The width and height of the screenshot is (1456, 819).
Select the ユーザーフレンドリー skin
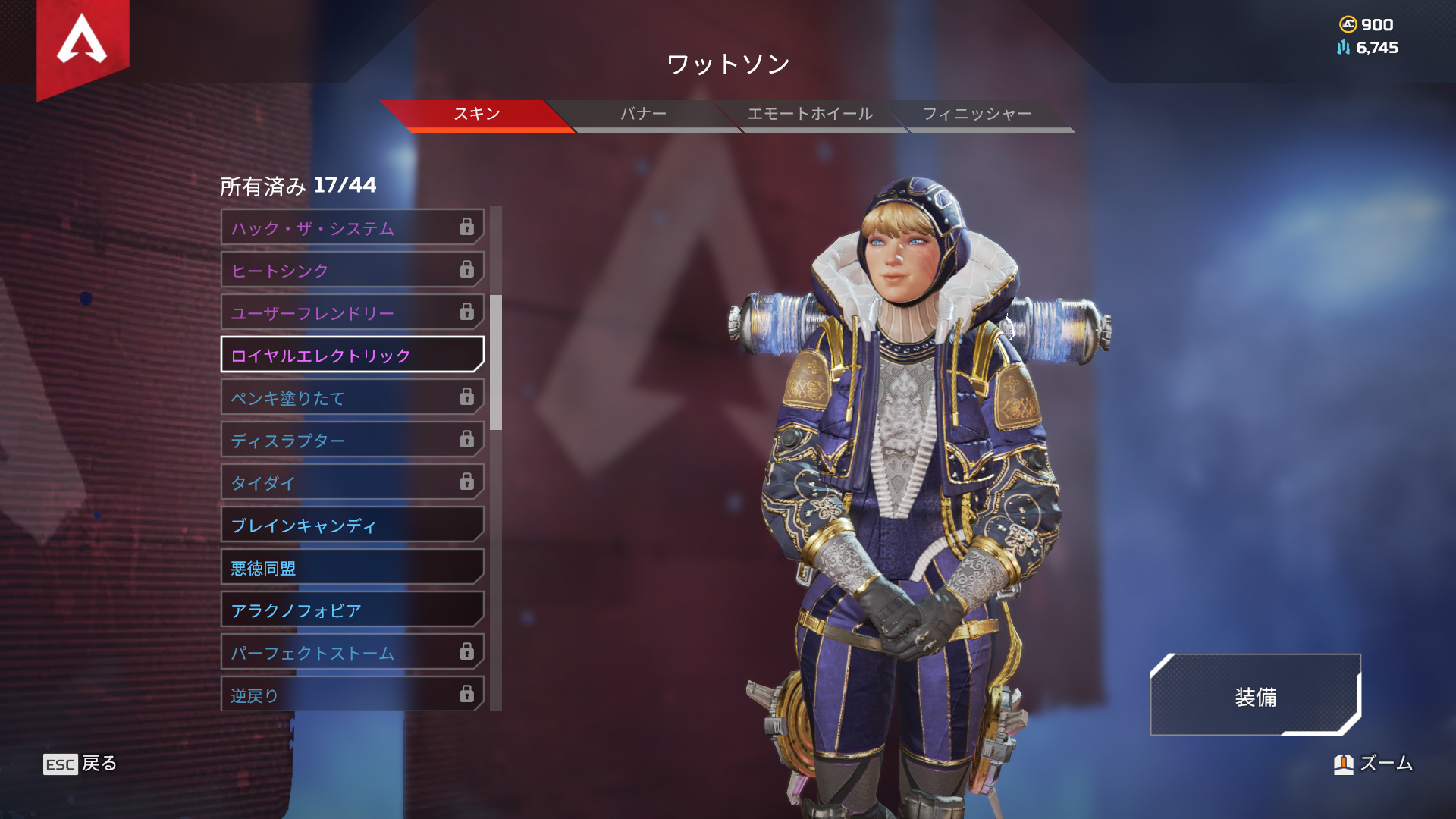point(352,312)
